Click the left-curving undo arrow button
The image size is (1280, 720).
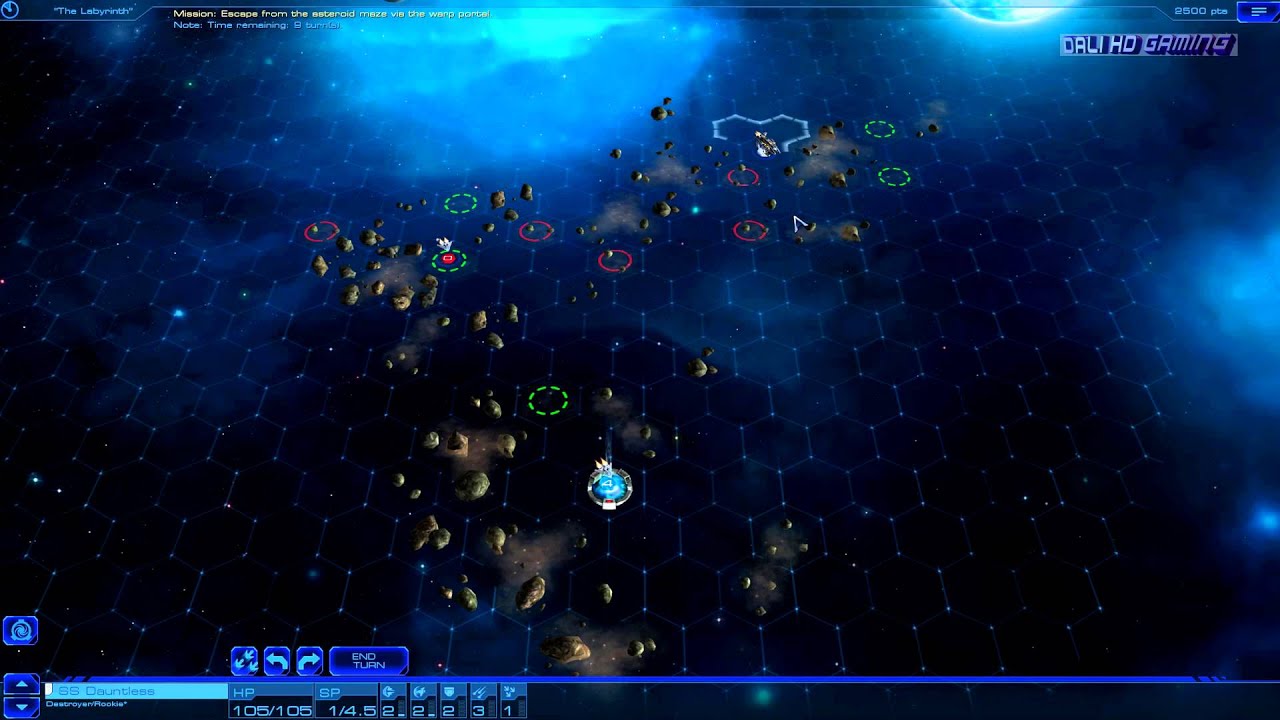point(277,661)
